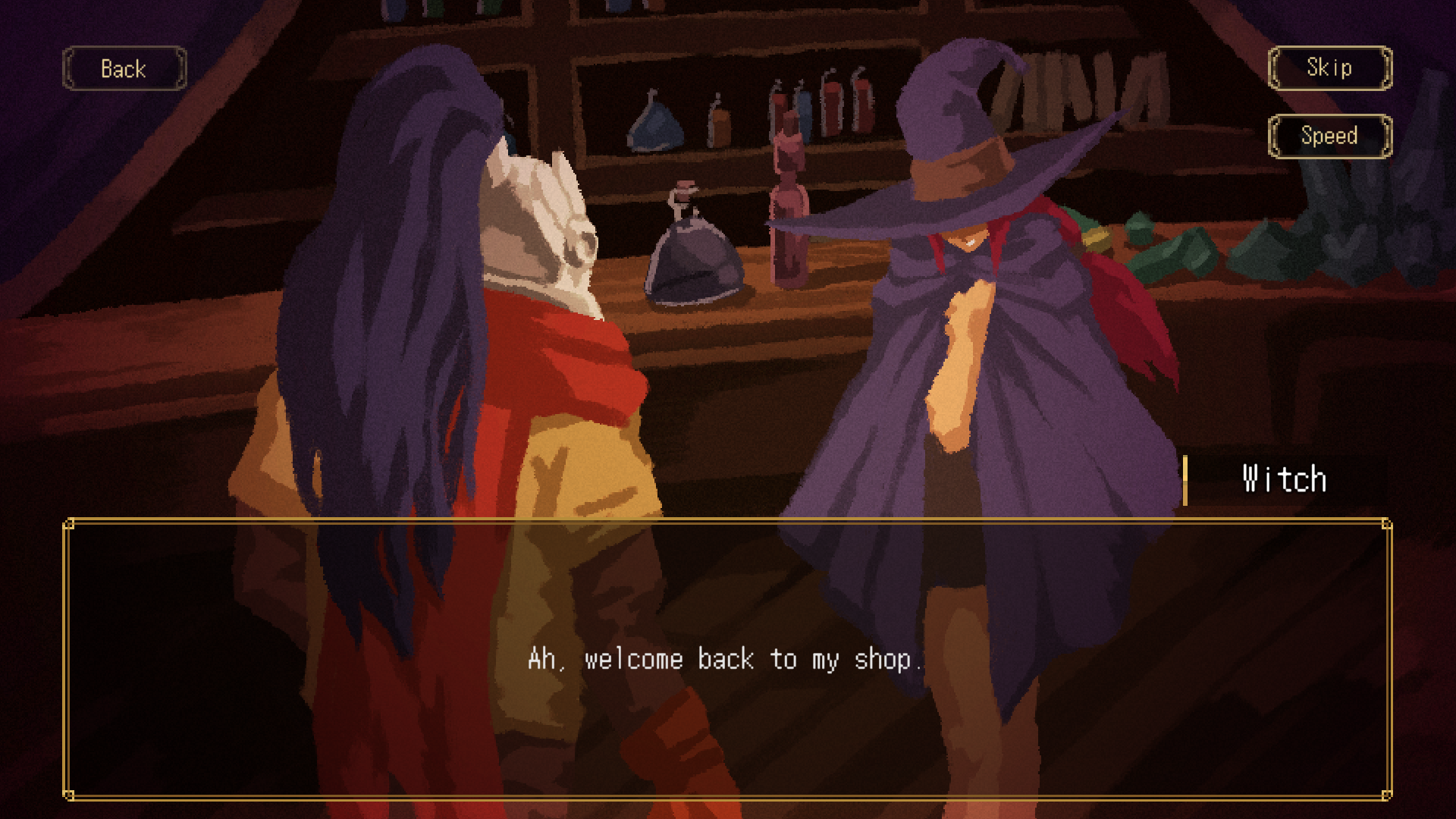Select the Witch name label
The height and width of the screenshot is (819, 1456).
(1283, 478)
